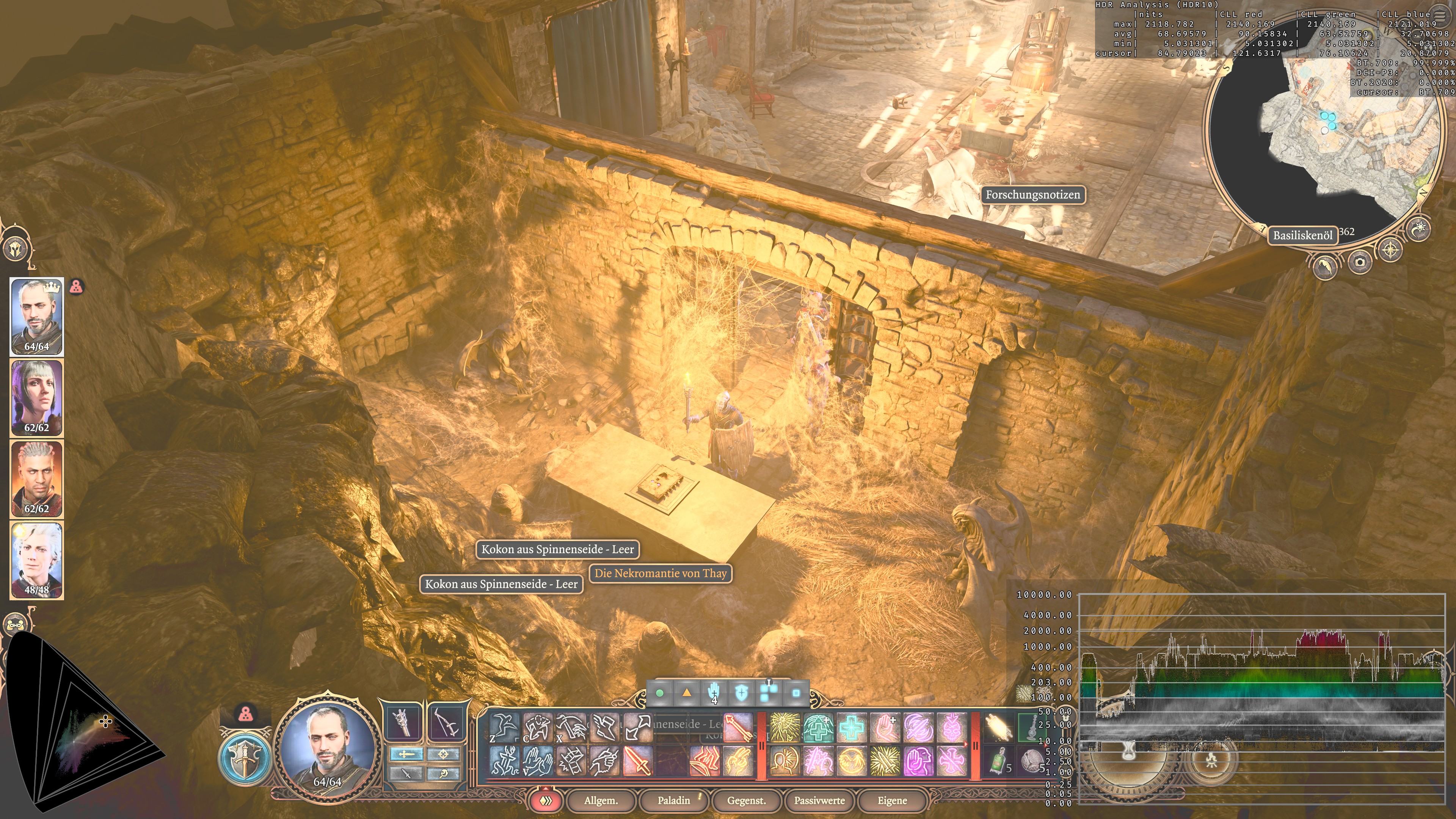Open the Paladin hotbar tab
Screen dimensions: 1456x819
pyautogui.click(x=674, y=800)
